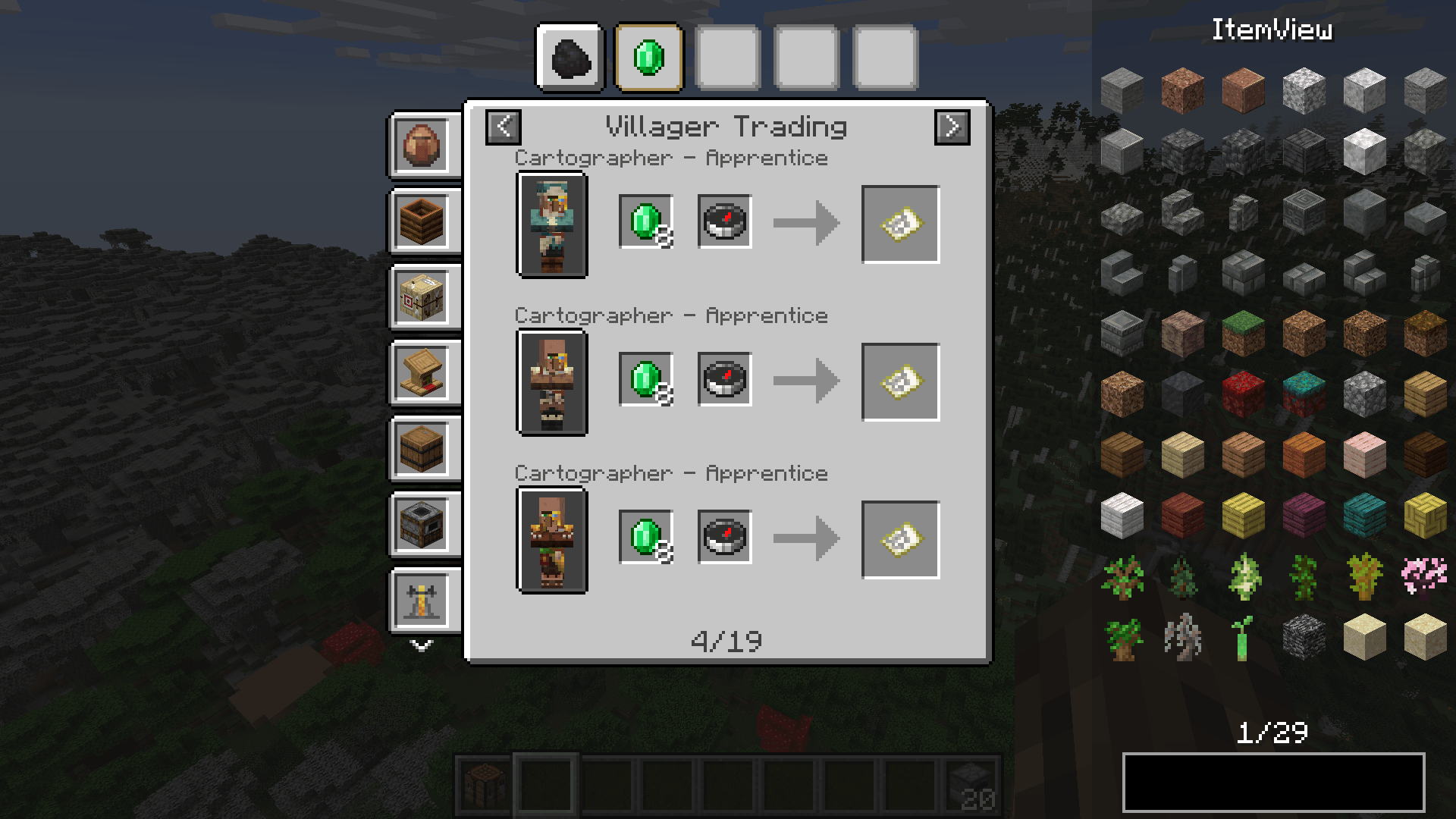Click the next page arrow in Villager Trading
Screen dimensions: 1456x819
952,127
